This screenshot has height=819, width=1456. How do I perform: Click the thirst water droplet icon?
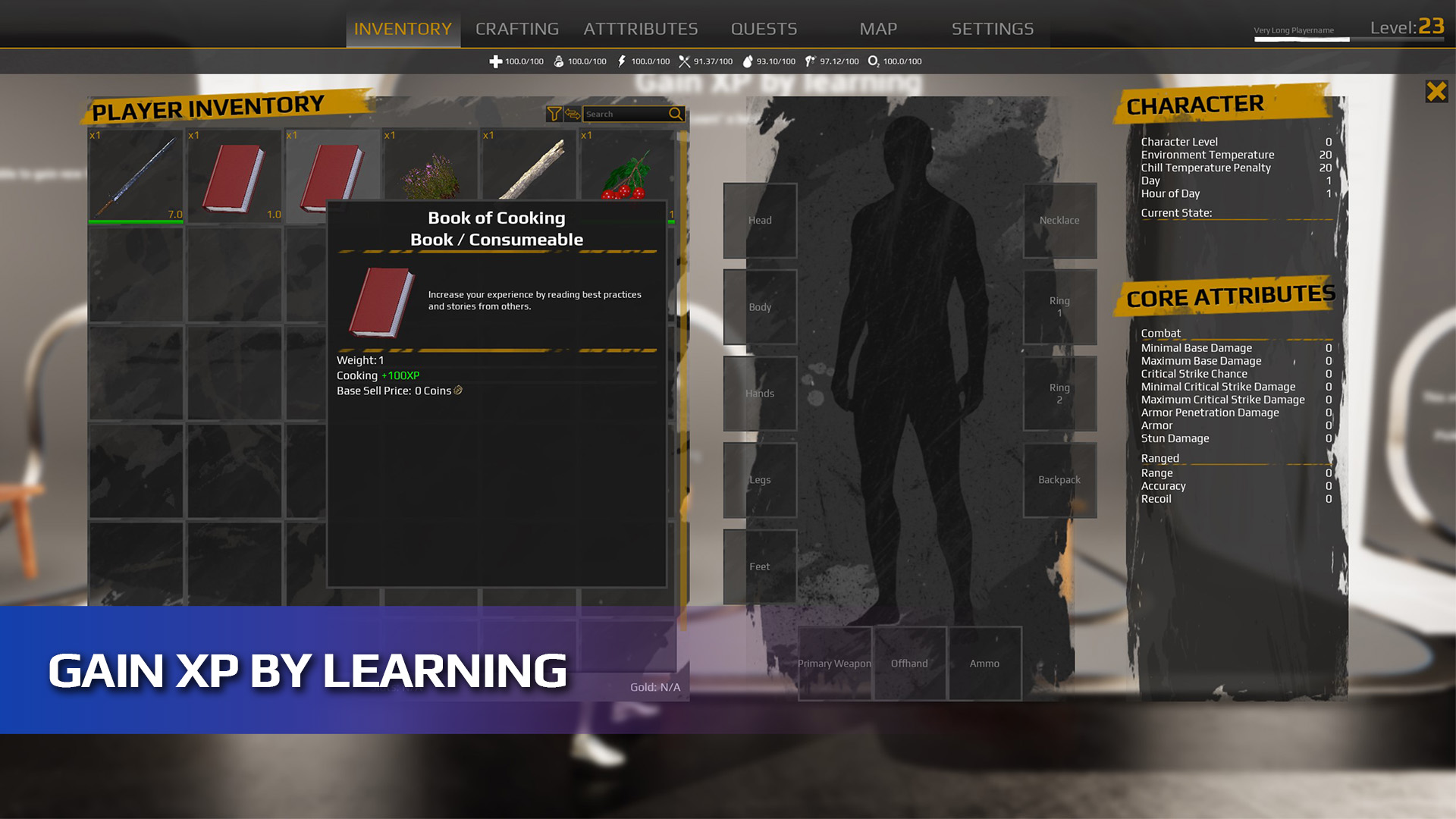tap(748, 61)
